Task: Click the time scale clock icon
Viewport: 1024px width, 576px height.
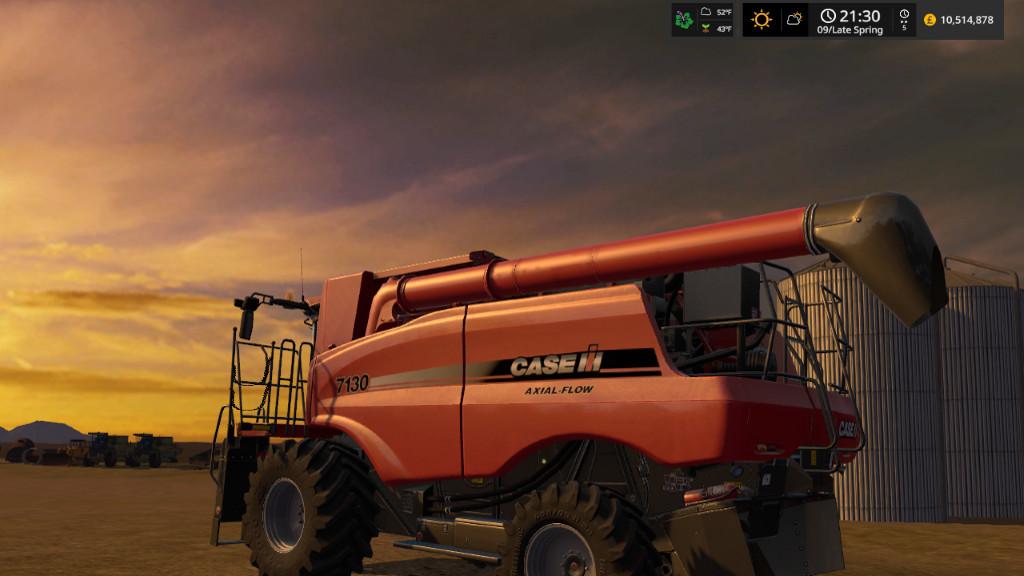Action: (904, 16)
